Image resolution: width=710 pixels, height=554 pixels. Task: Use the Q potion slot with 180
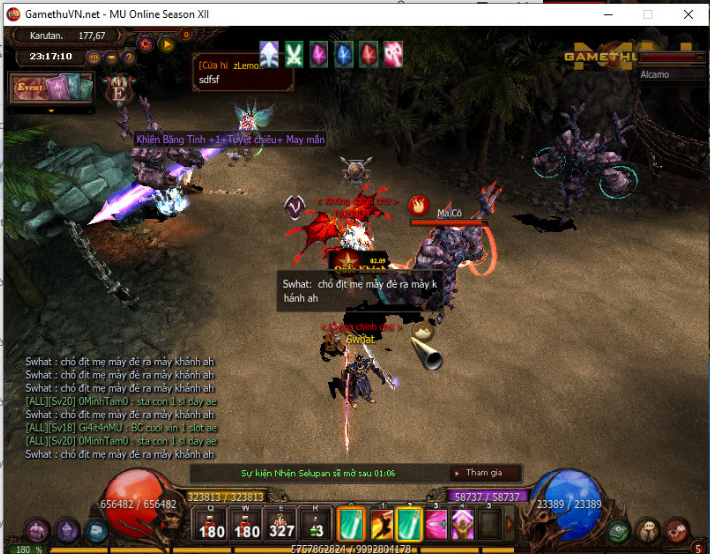pyautogui.click(x=211, y=524)
